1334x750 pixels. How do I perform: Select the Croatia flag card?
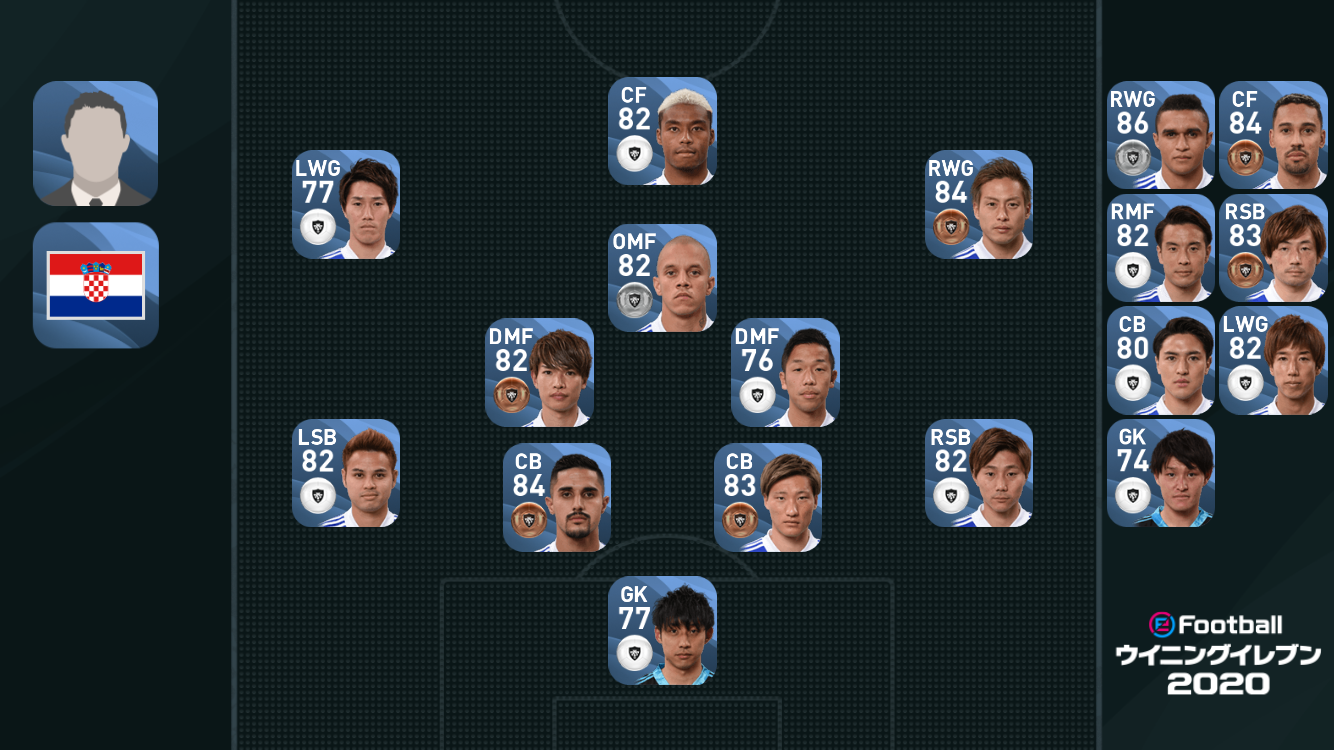tap(96, 285)
